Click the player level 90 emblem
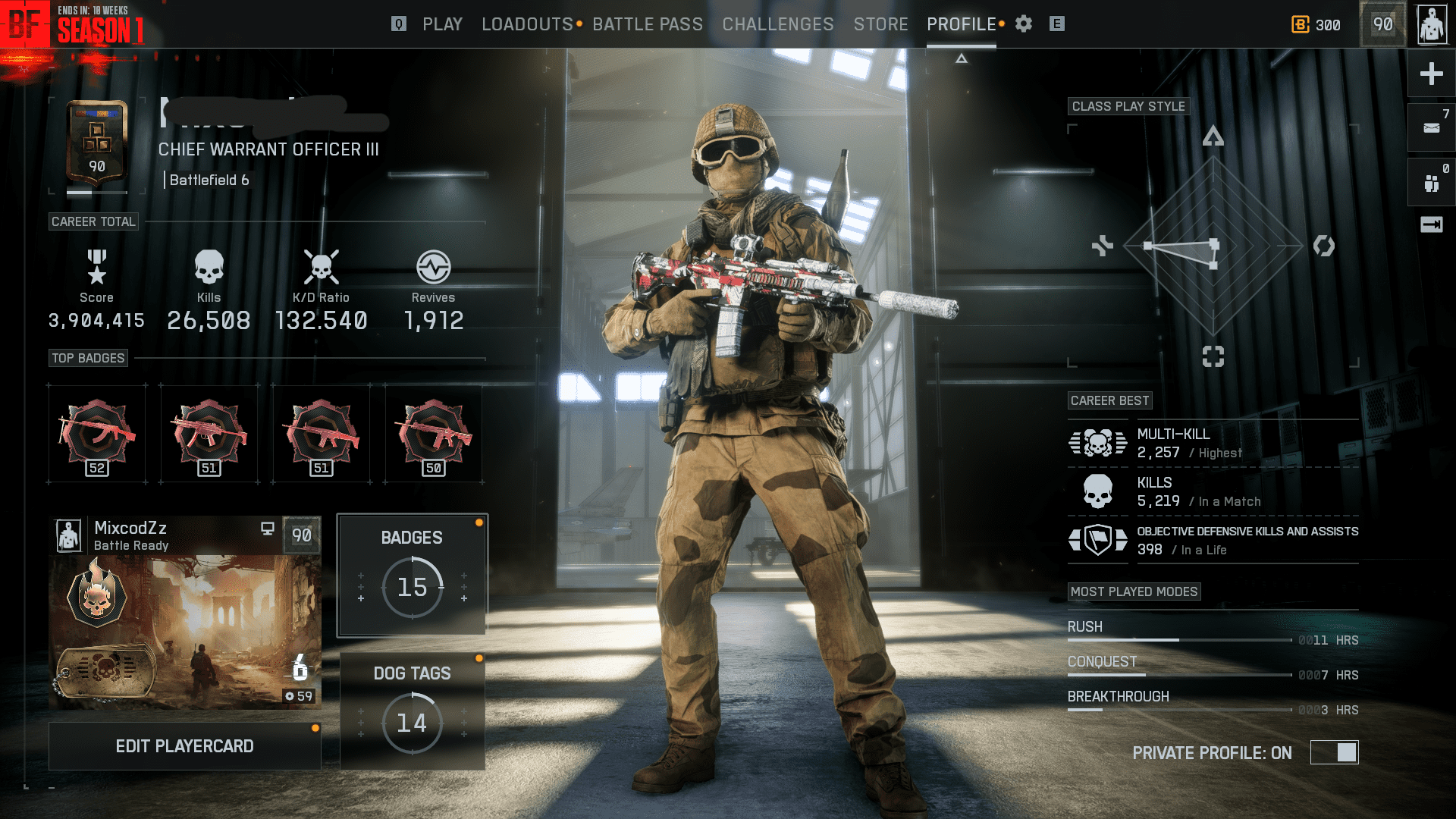Image resolution: width=1456 pixels, height=819 pixels. [1382, 24]
